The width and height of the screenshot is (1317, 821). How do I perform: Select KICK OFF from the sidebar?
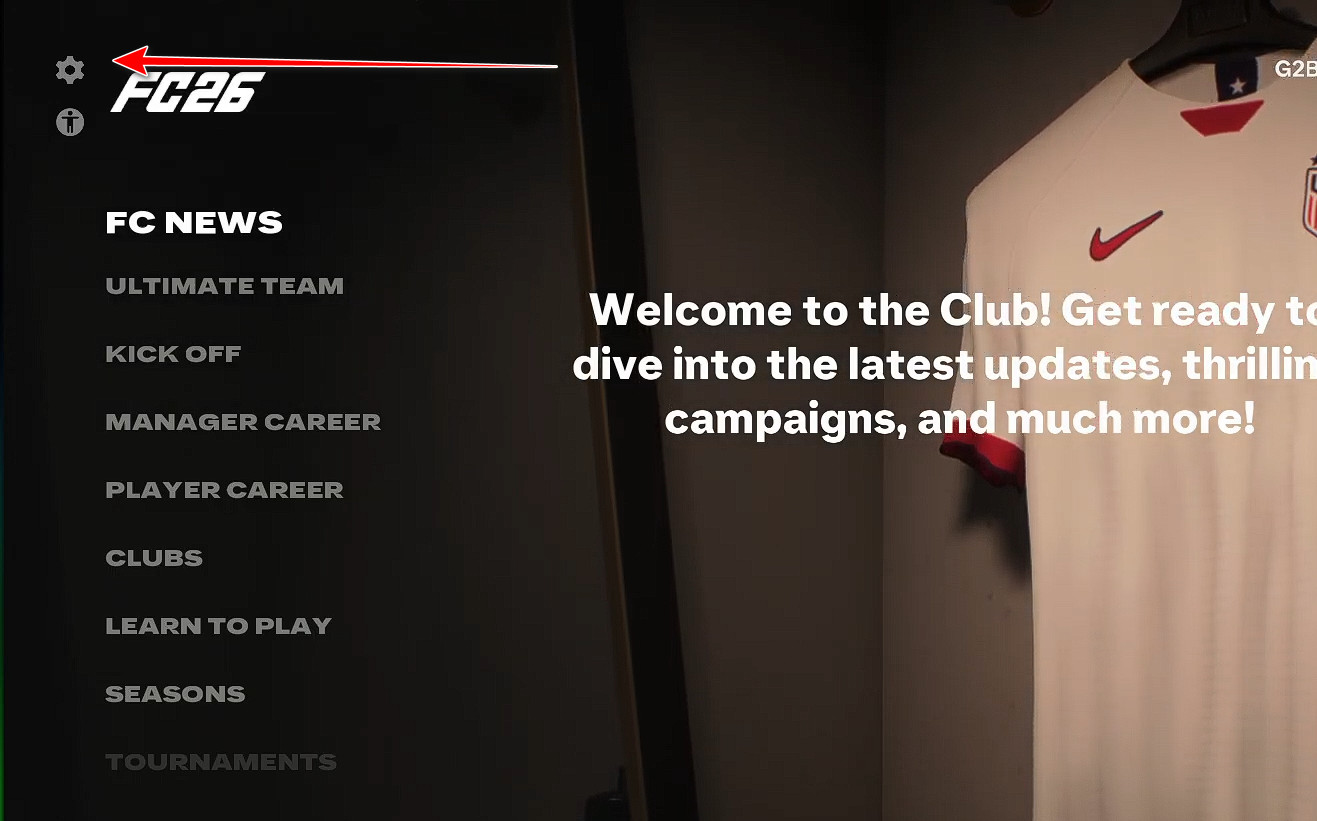(173, 353)
